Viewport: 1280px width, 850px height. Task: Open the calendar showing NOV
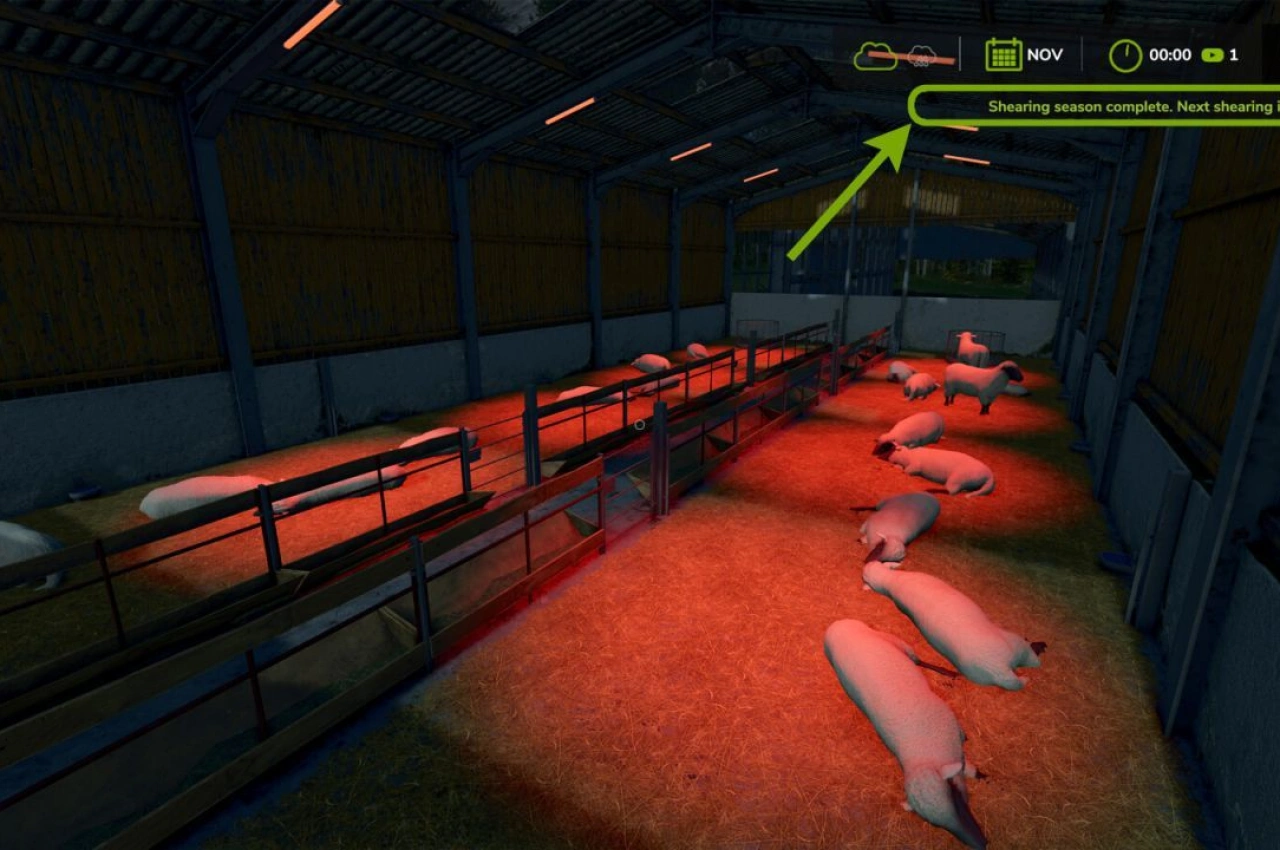click(x=1003, y=55)
